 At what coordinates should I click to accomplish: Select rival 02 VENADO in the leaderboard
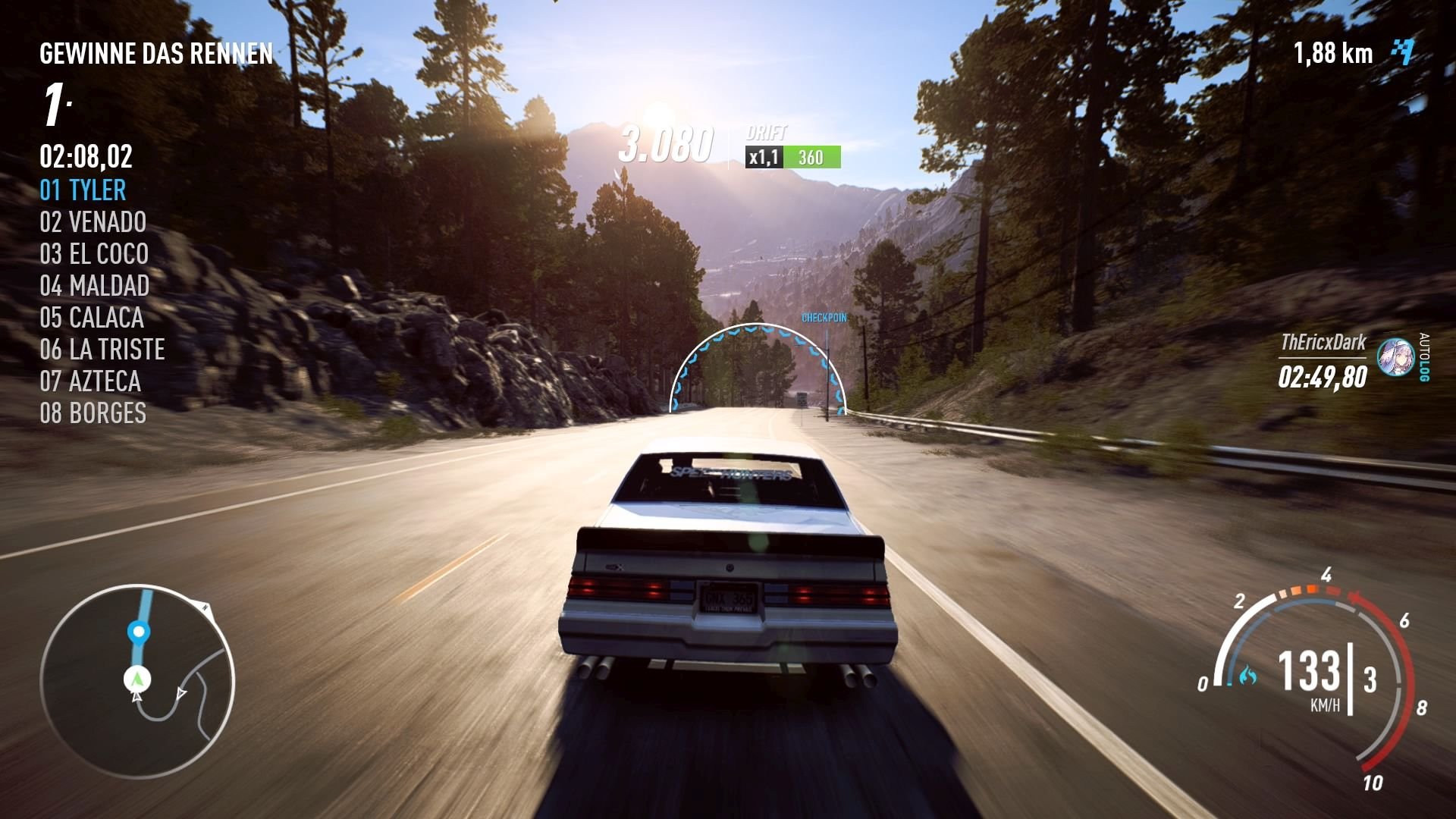pos(93,222)
